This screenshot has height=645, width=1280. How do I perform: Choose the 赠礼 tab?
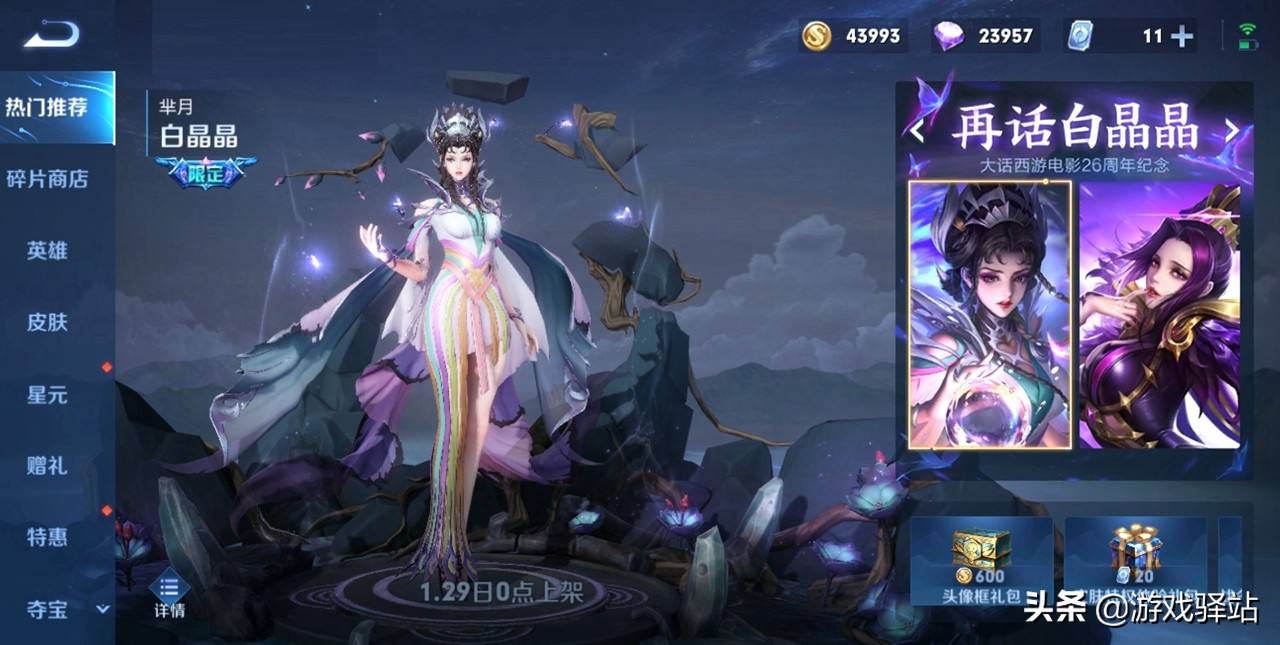(48, 465)
